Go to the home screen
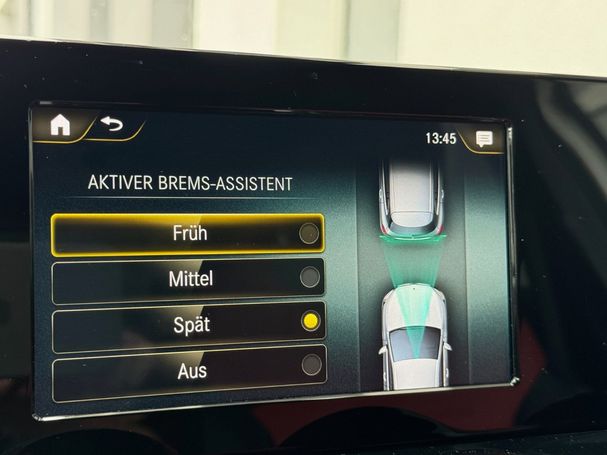Viewport: 607px width, 455px height. click(61, 125)
